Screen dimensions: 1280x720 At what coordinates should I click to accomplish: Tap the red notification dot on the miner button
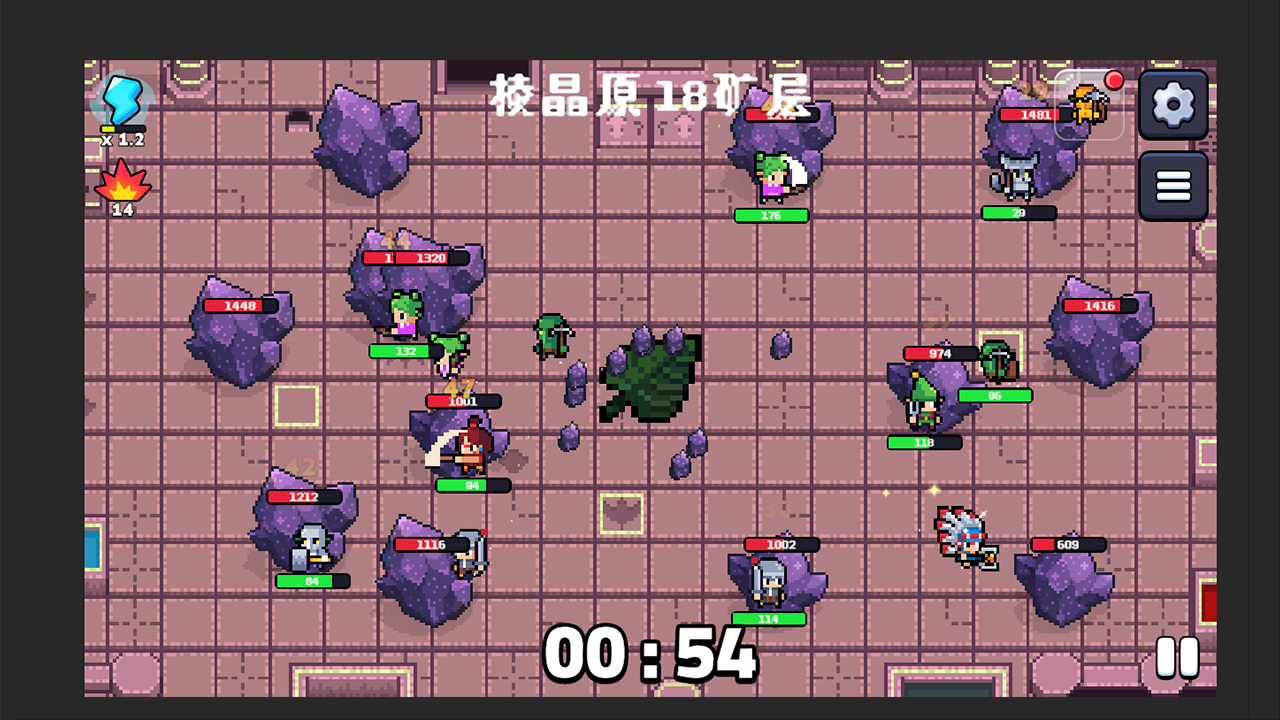pos(1113,79)
